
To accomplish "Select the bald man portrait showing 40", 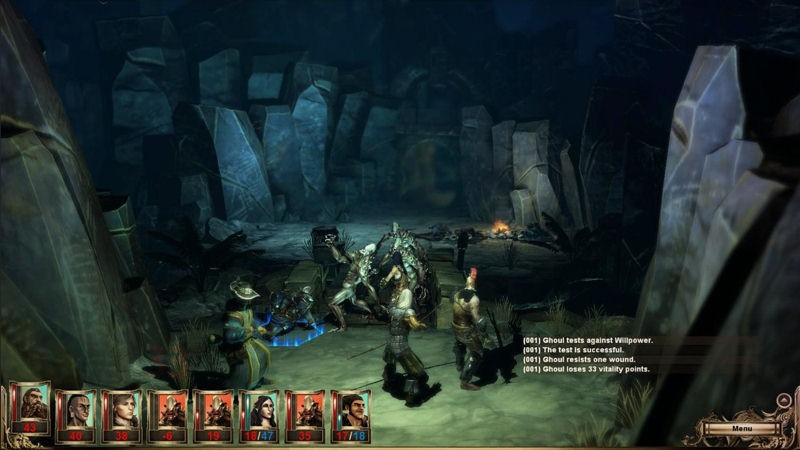I will 77,410.
